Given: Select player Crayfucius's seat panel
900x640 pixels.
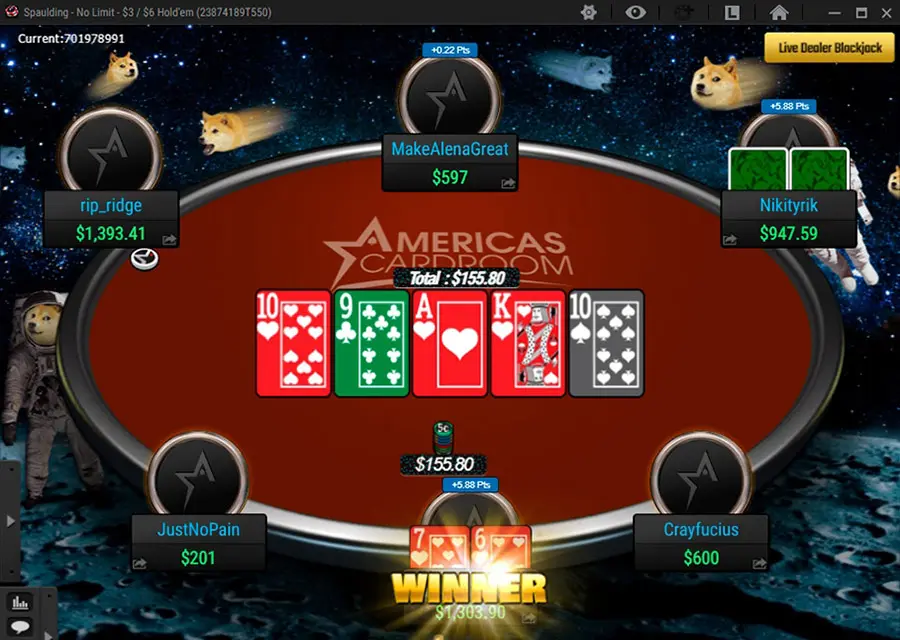Looking at the screenshot, I should point(701,542).
